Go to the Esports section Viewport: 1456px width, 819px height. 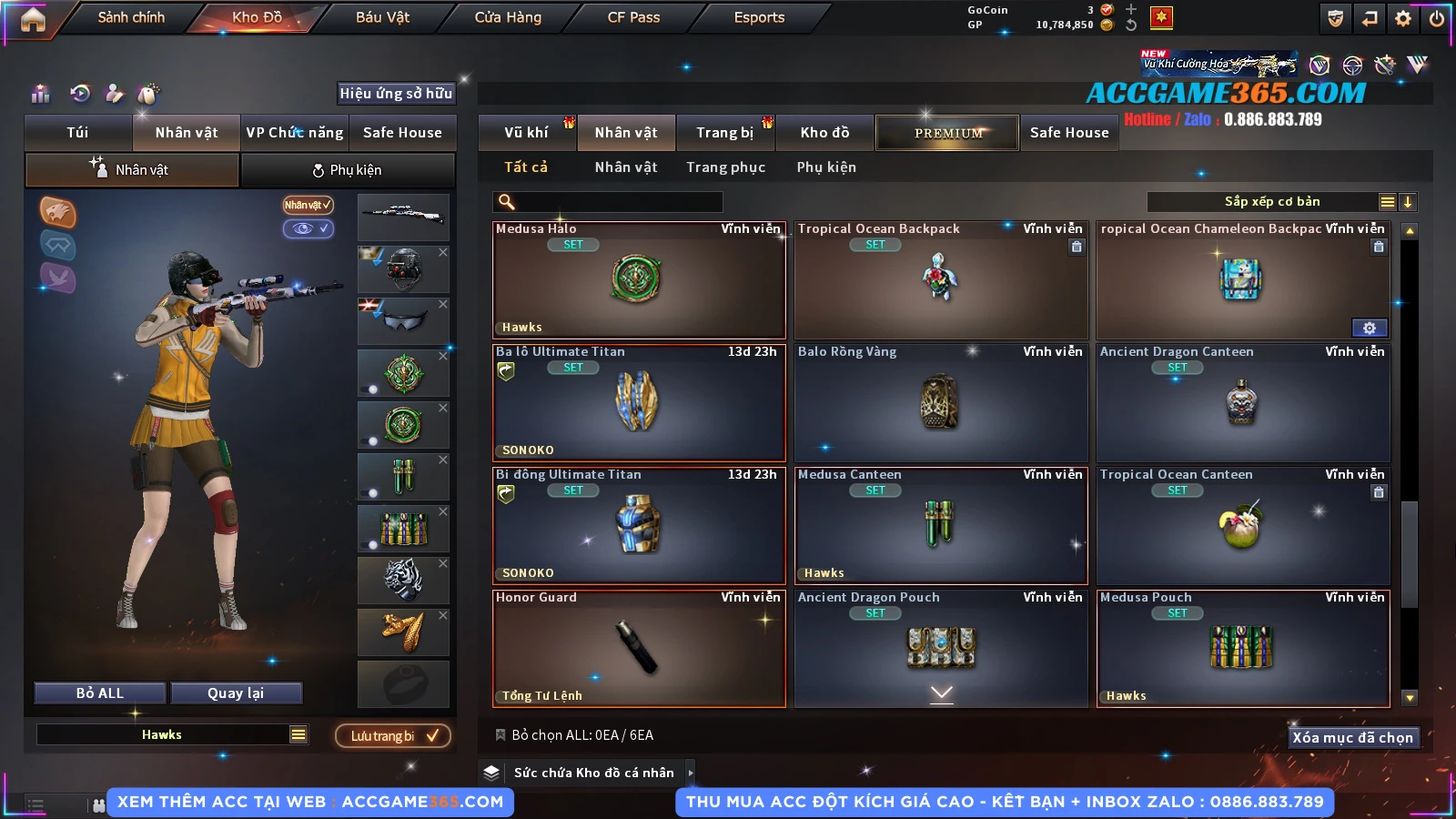[759, 17]
